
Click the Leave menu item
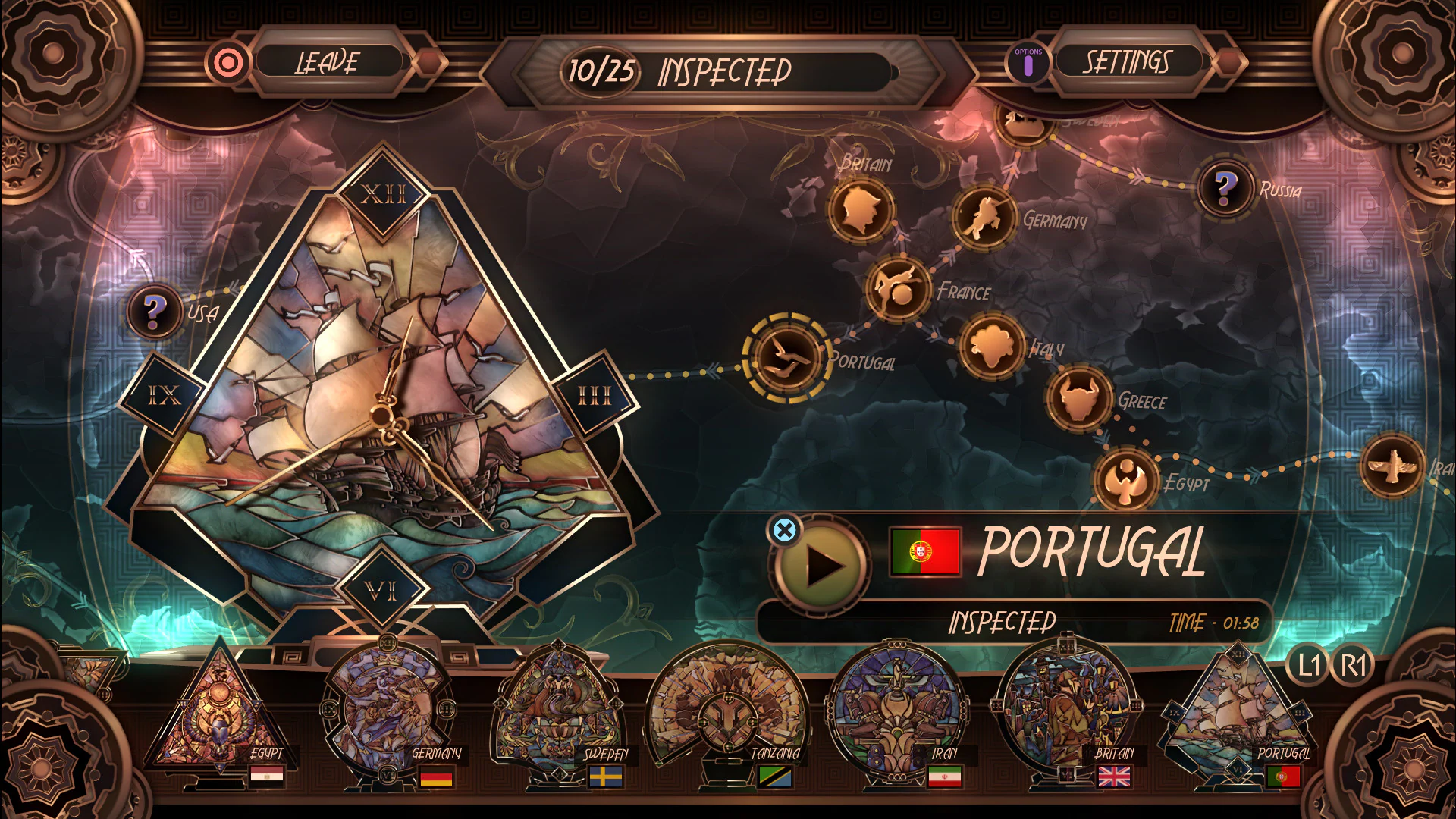[x=328, y=62]
